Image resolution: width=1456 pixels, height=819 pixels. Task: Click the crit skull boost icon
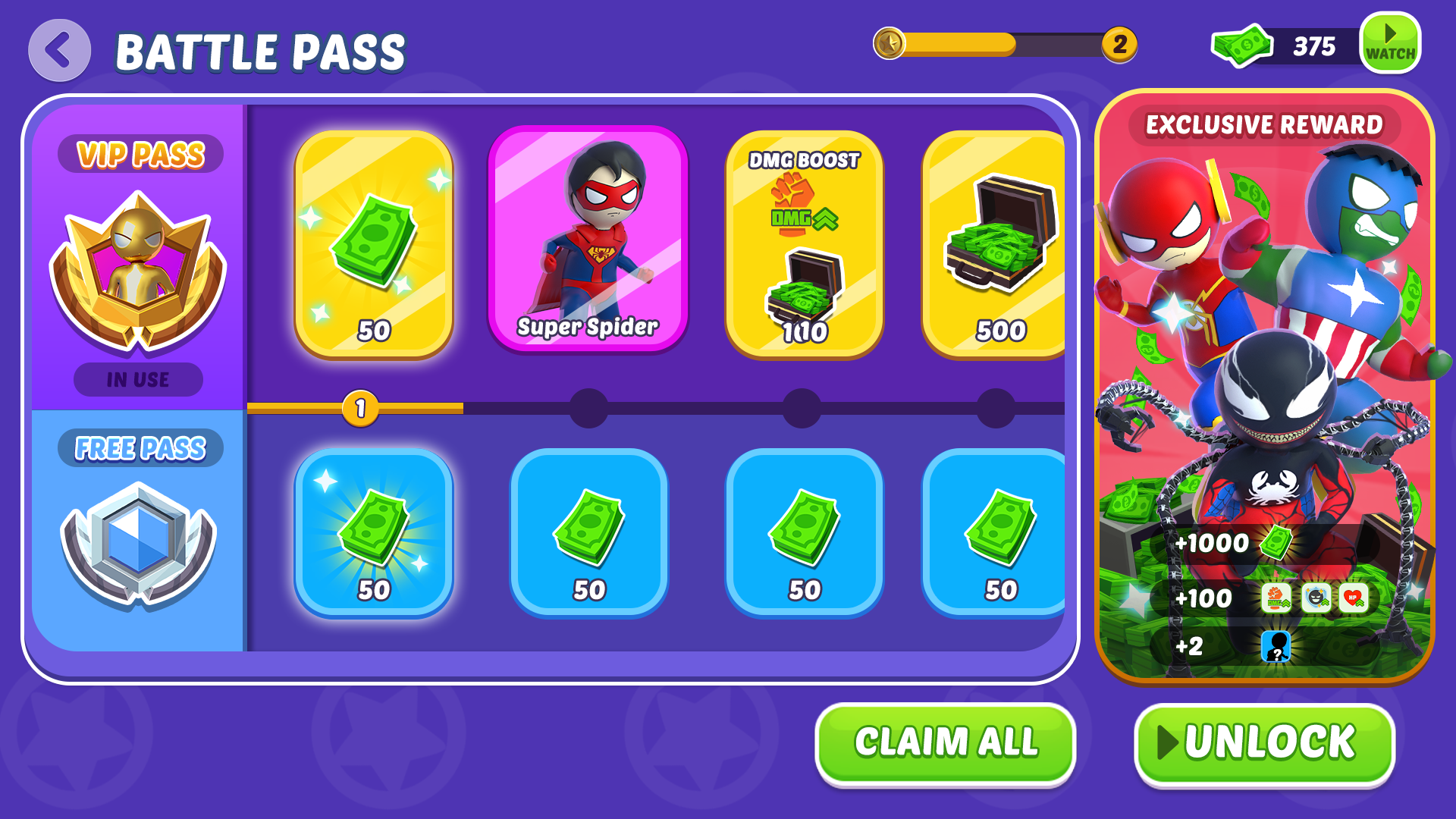click(x=1316, y=598)
